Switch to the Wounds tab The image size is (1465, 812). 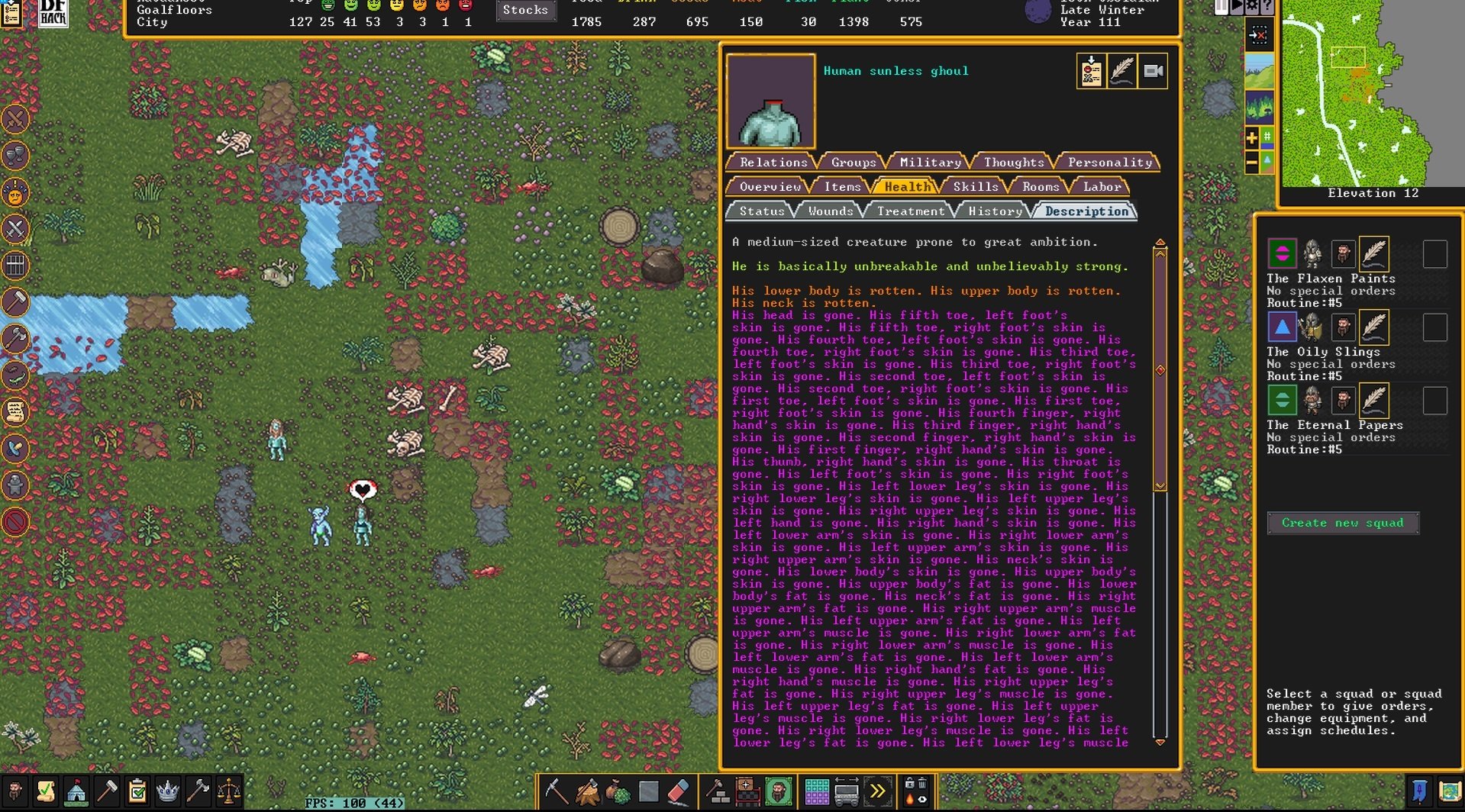(829, 211)
